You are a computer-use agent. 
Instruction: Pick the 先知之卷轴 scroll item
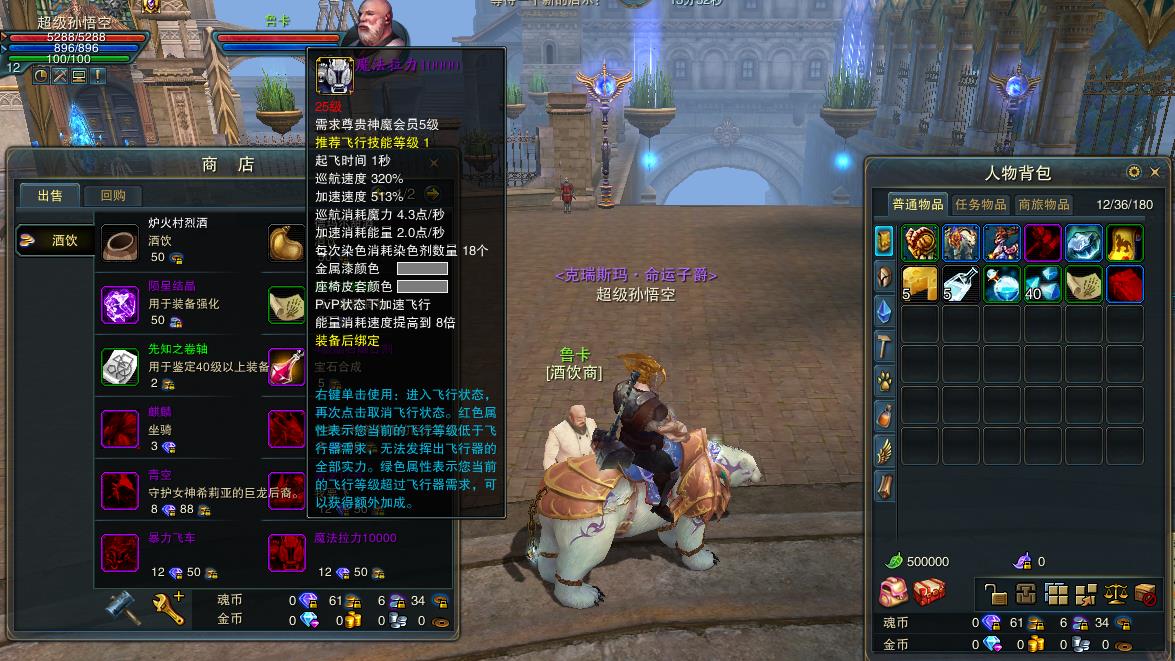click(121, 367)
